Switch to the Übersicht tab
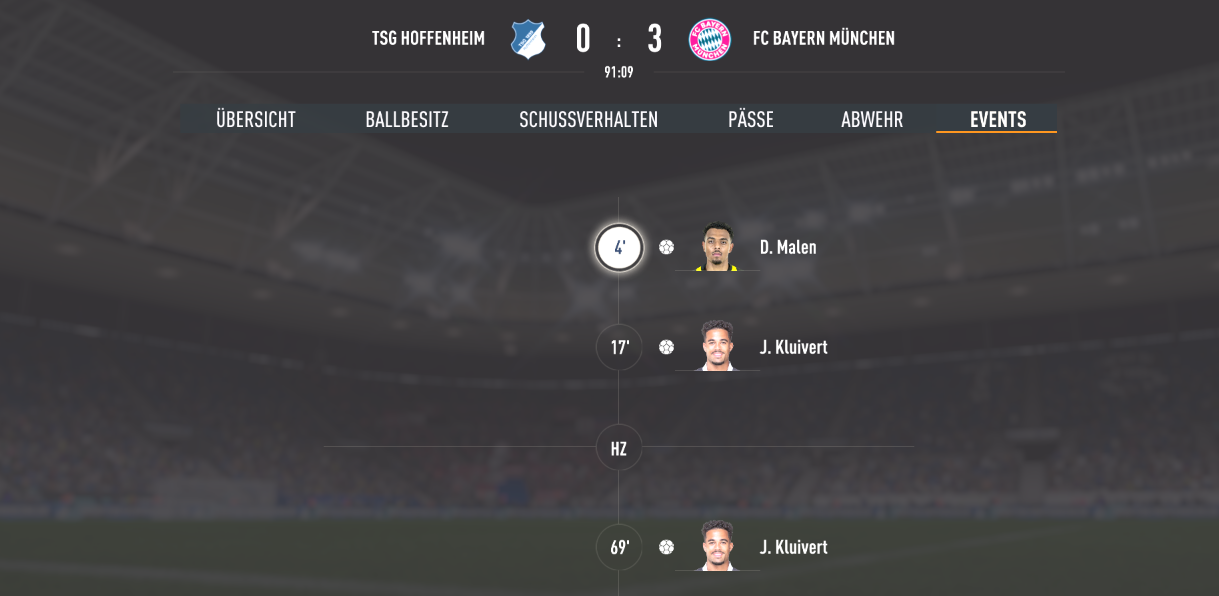The image size is (1219, 596). pyautogui.click(x=256, y=120)
